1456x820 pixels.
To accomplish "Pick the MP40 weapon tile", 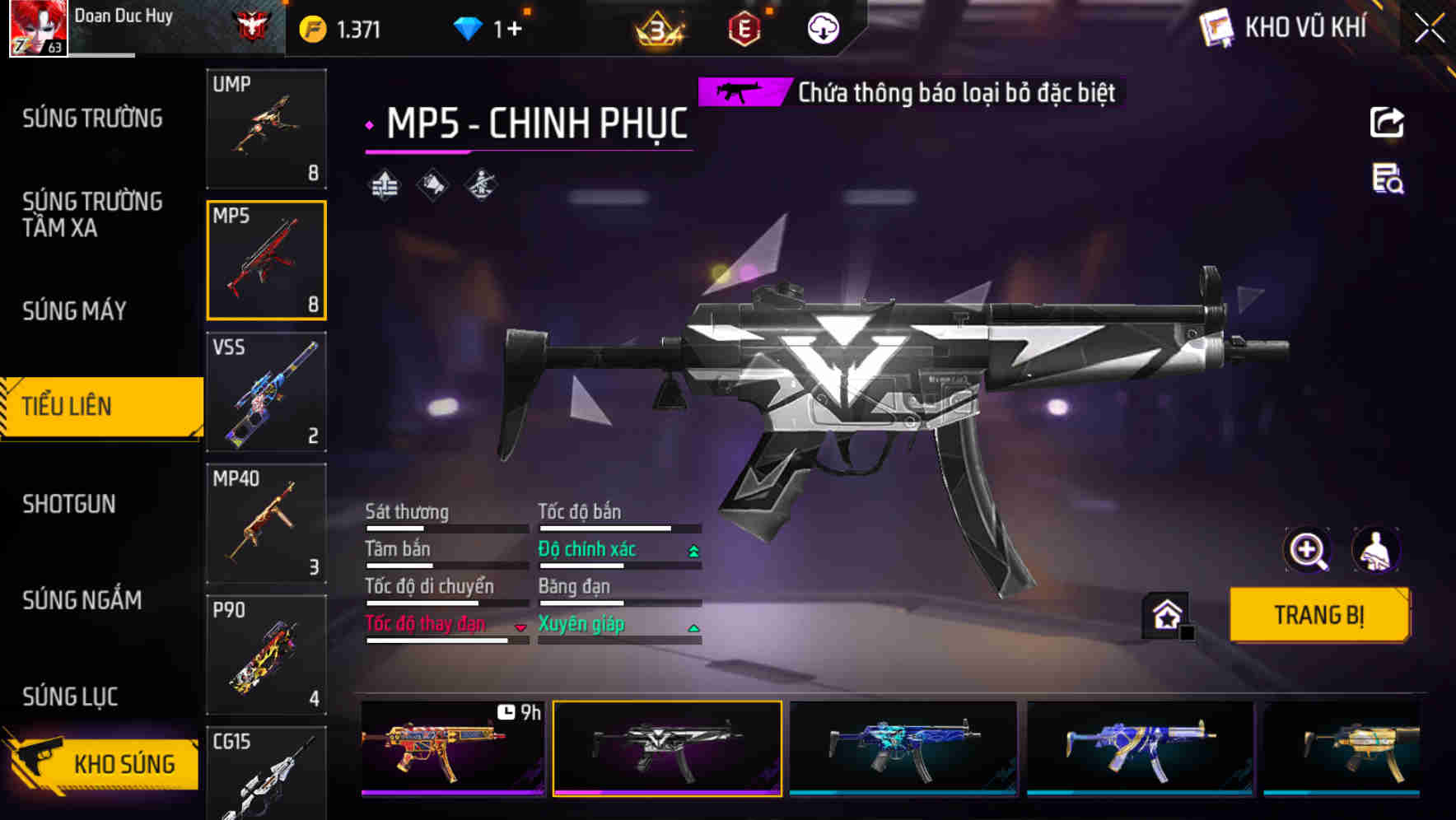I will [x=266, y=524].
